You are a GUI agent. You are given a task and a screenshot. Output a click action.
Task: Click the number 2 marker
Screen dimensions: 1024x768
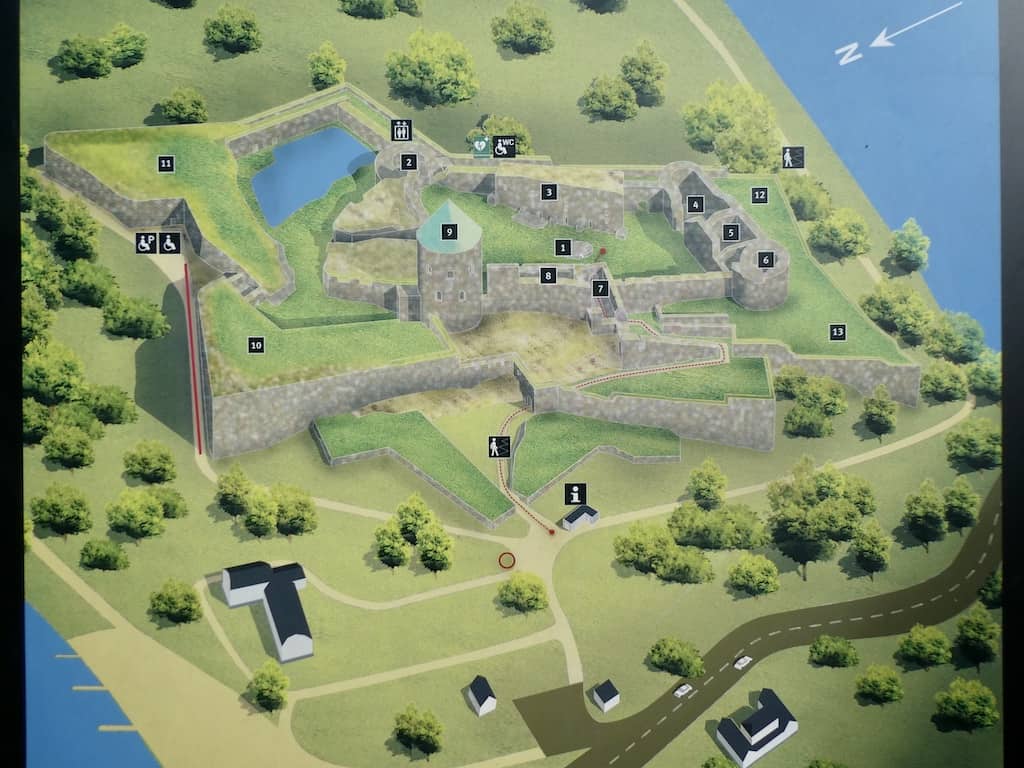click(x=408, y=162)
